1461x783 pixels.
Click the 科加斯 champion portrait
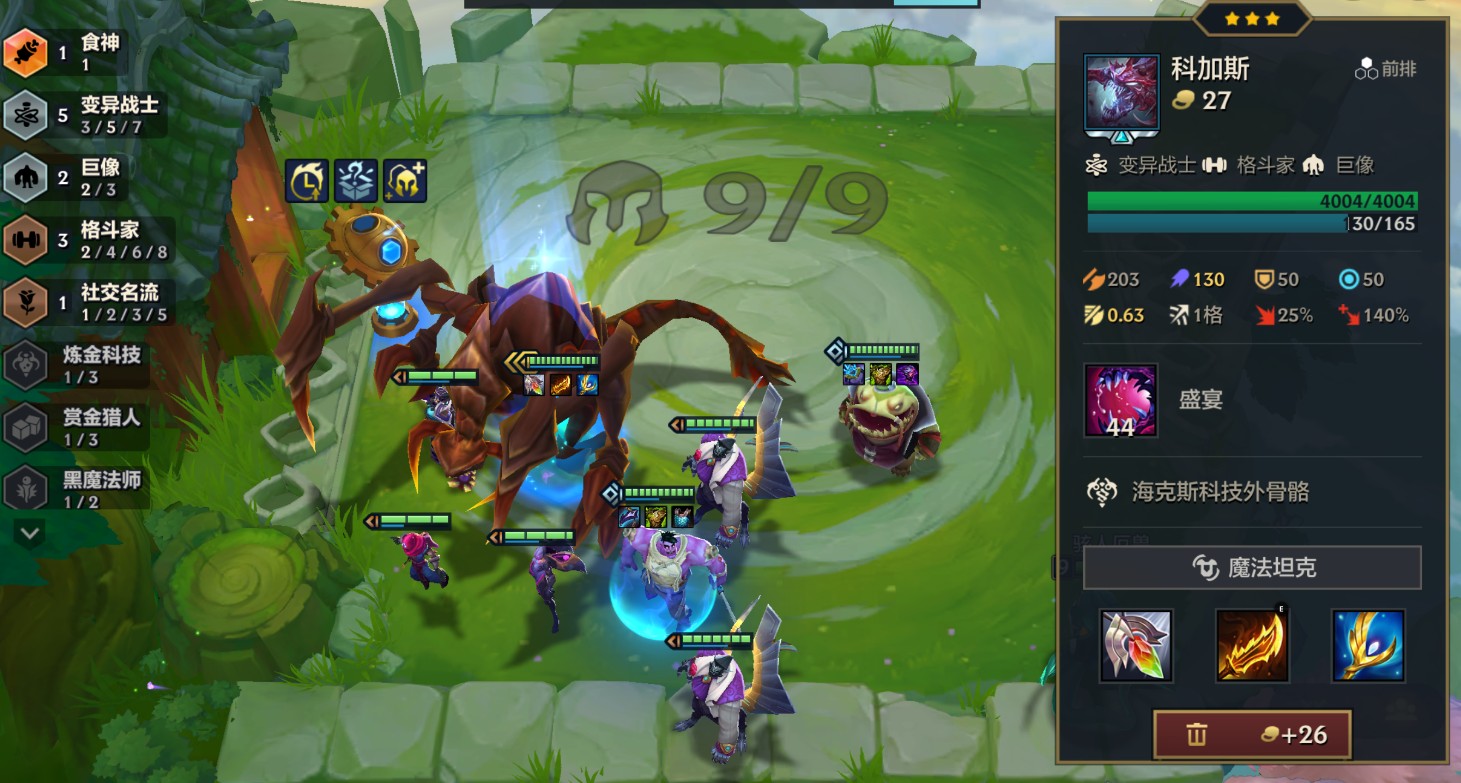[x=1121, y=93]
